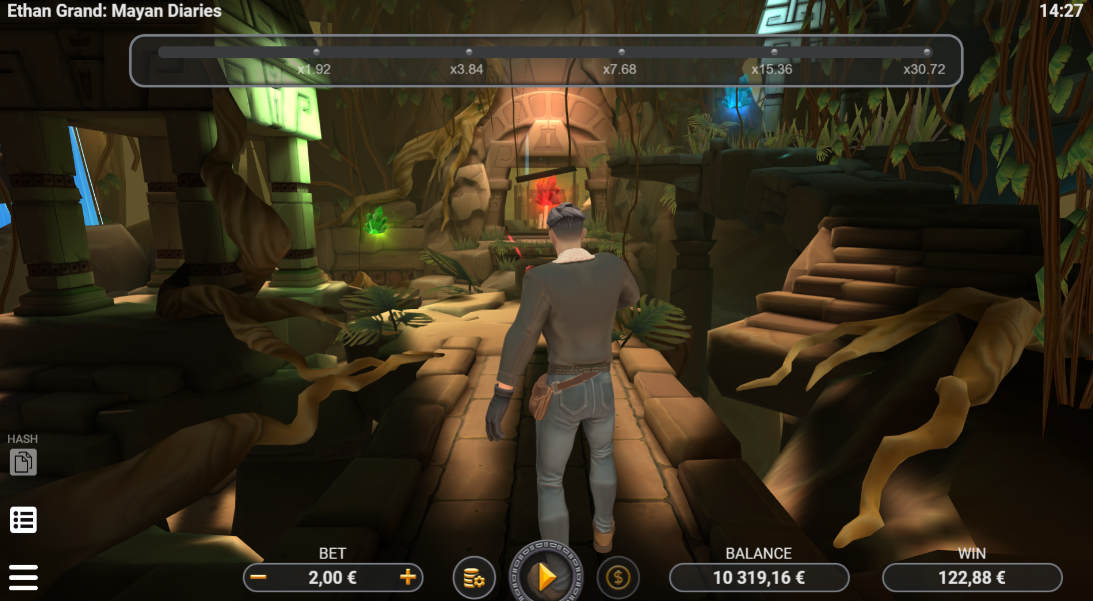Open the list icon in the left sidebar

coord(23,520)
